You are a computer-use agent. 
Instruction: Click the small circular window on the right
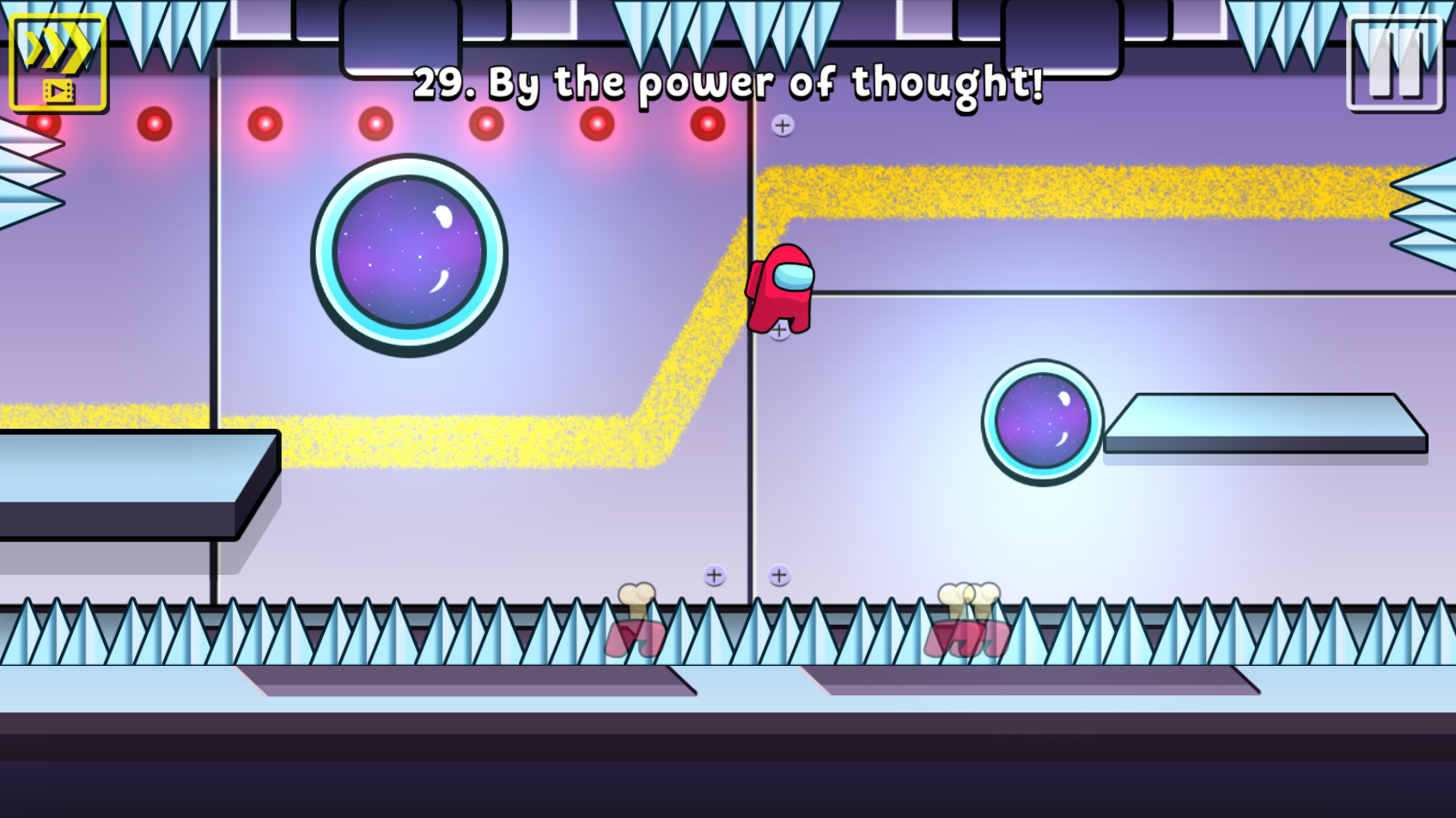tap(1042, 422)
